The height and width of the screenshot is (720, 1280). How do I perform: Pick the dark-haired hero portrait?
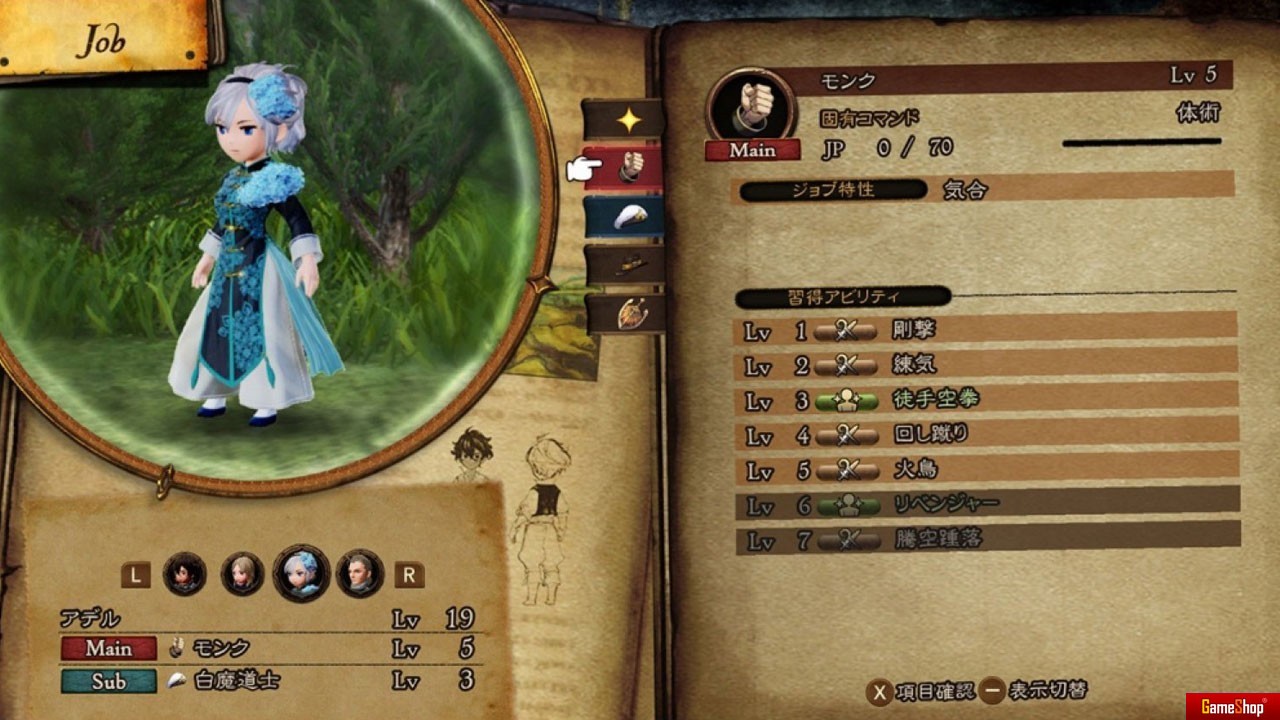(185, 574)
